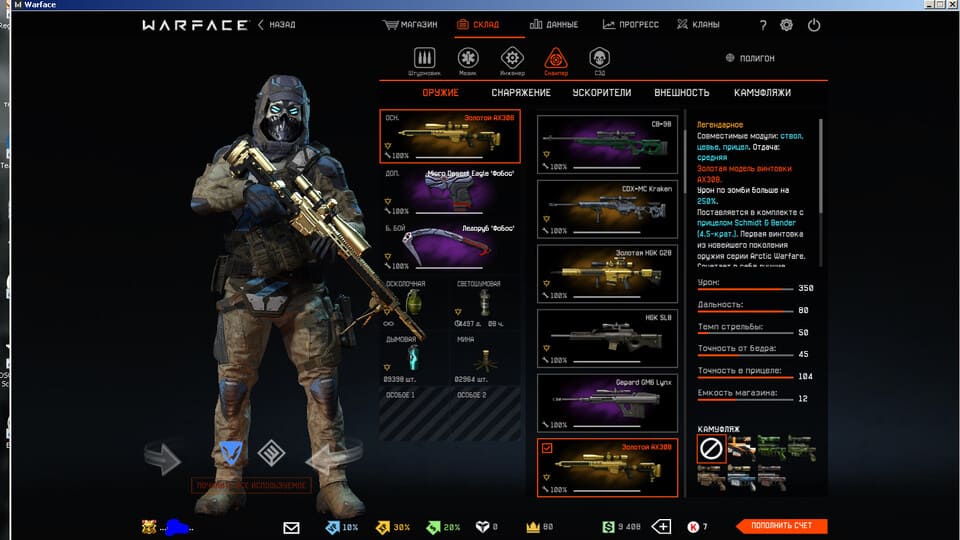Switch to the Камуфляжи tab
The width and height of the screenshot is (960, 540).
point(762,93)
